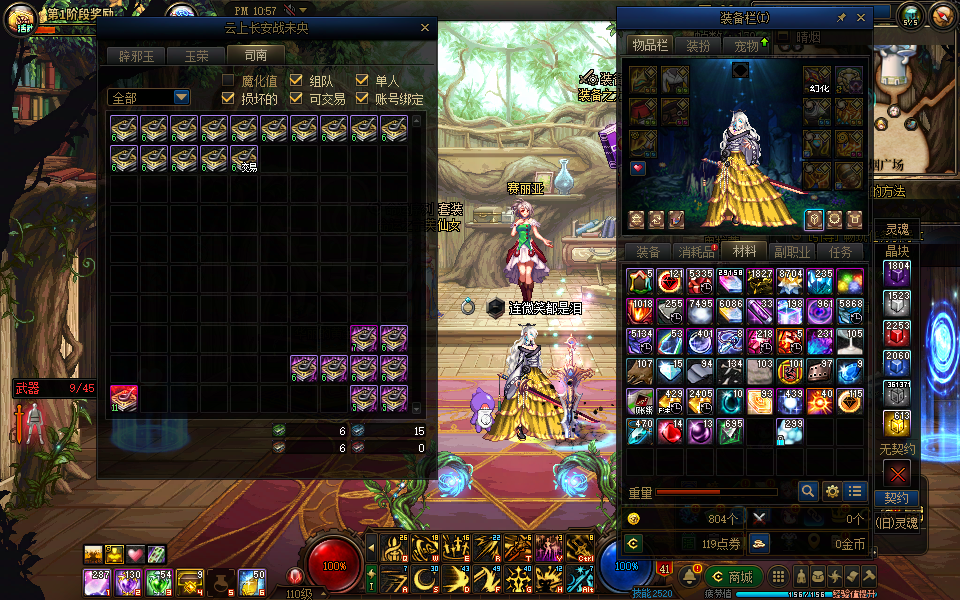
Task: Select the red item marked 11 in 武器 row
Action: pyautogui.click(x=124, y=399)
